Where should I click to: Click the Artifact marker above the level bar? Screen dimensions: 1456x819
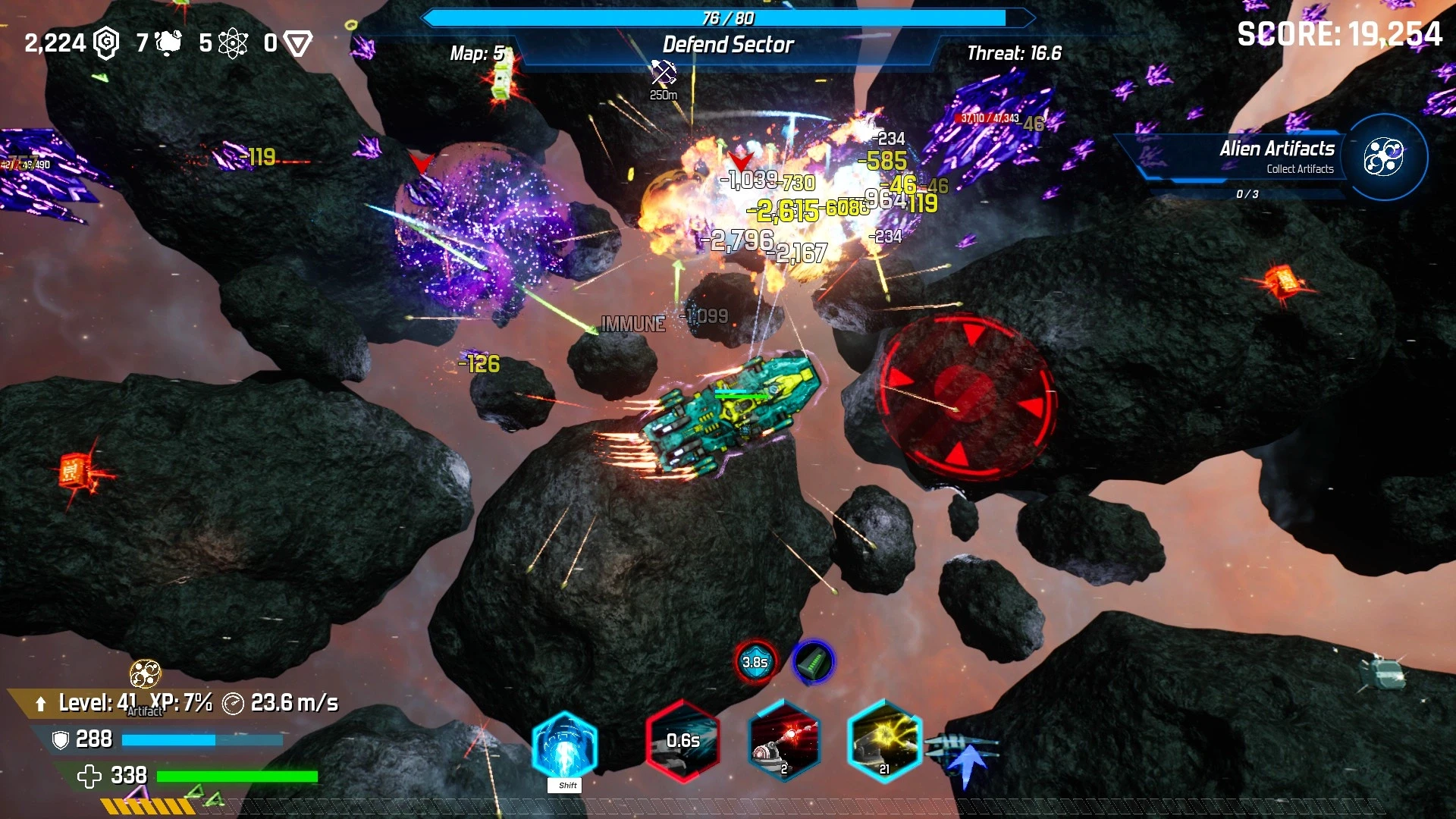(145, 673)
